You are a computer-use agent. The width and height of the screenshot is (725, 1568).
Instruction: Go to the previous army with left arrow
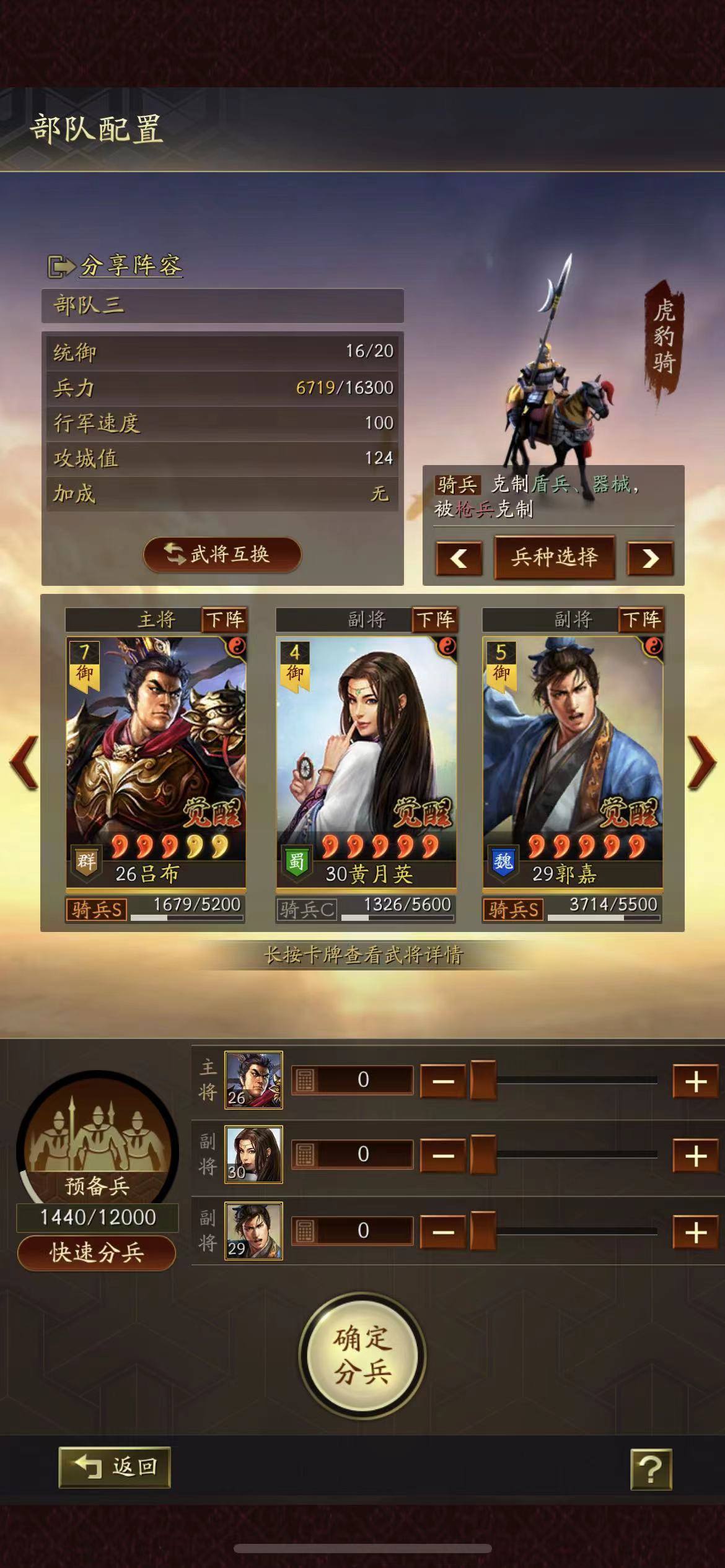coord(24,762)
